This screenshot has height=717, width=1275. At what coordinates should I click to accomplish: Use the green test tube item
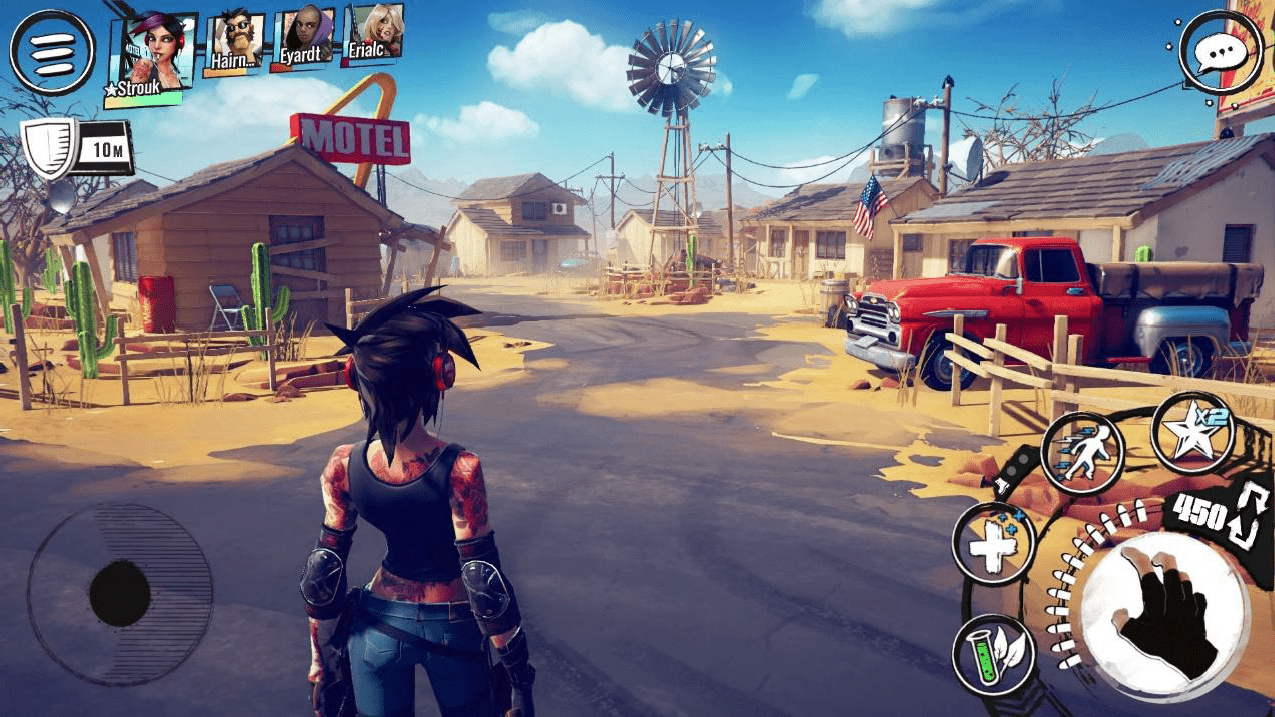pyautogui.click(x=992, y=654)
